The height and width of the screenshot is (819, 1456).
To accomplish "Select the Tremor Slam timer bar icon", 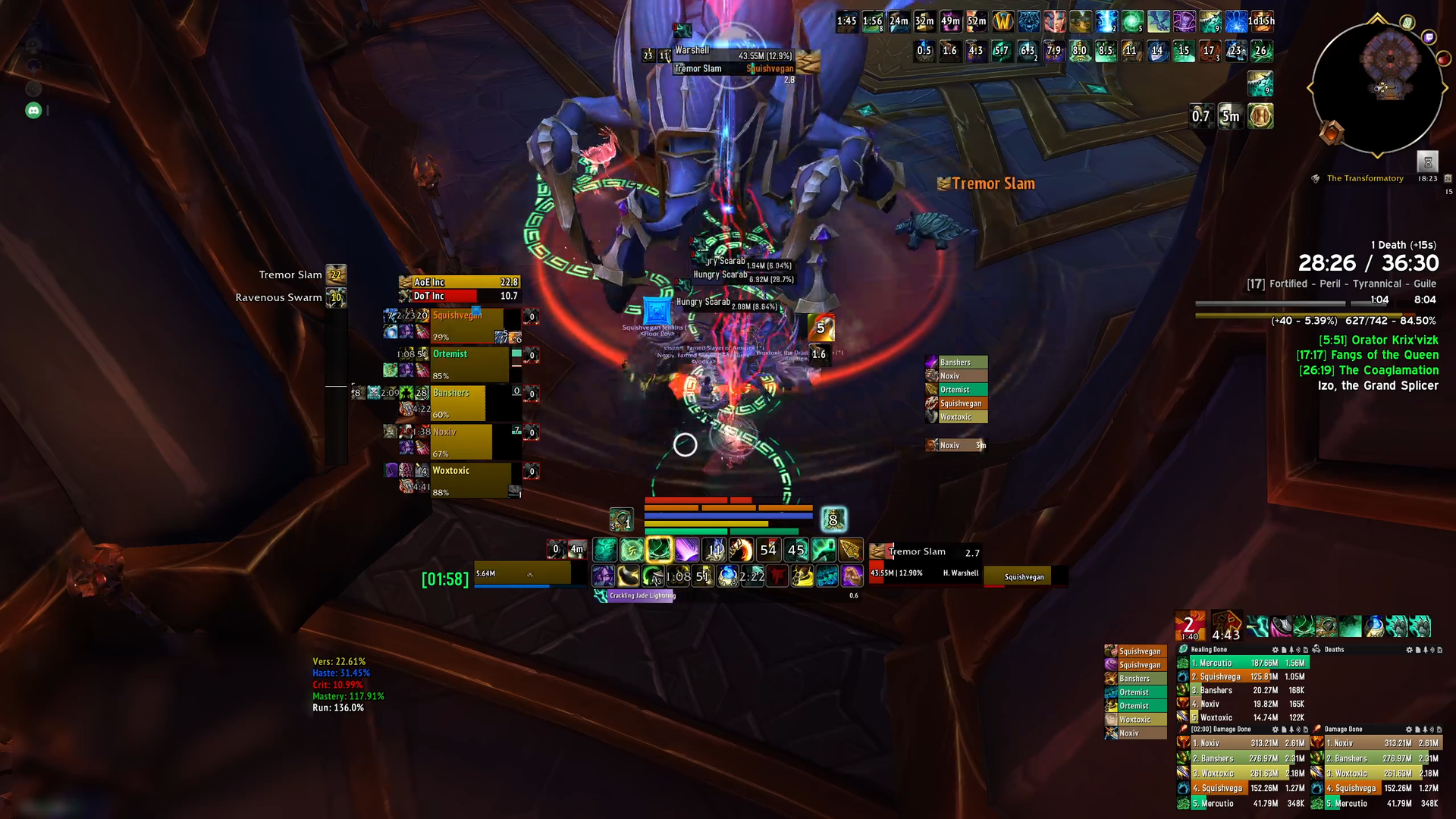I will pyautogui.click(x=336, y=275).
